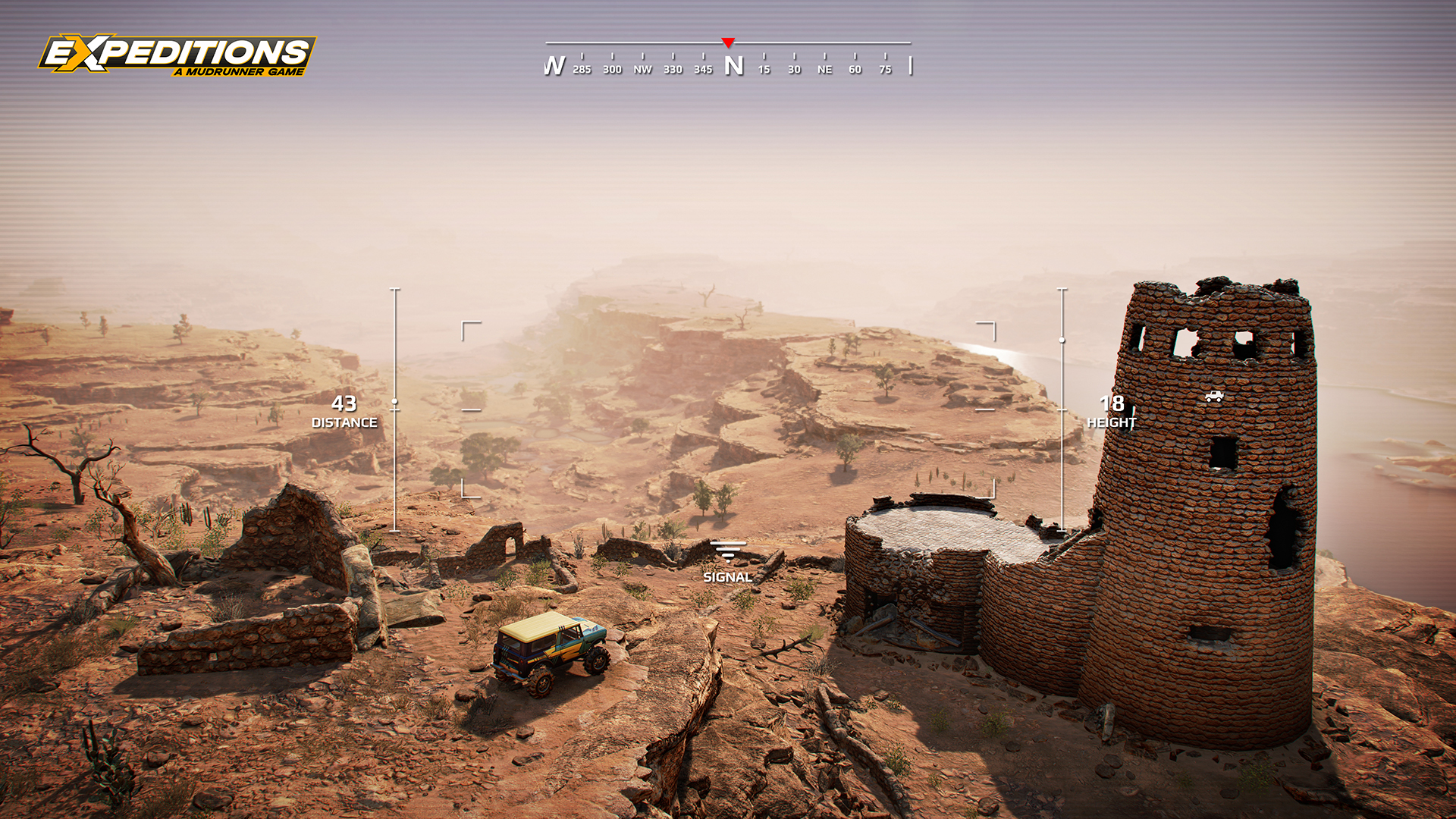The height and width of the screenshot is (819, 1456).
Task: Expand the 43 Distance measurement
Action: 346,405
